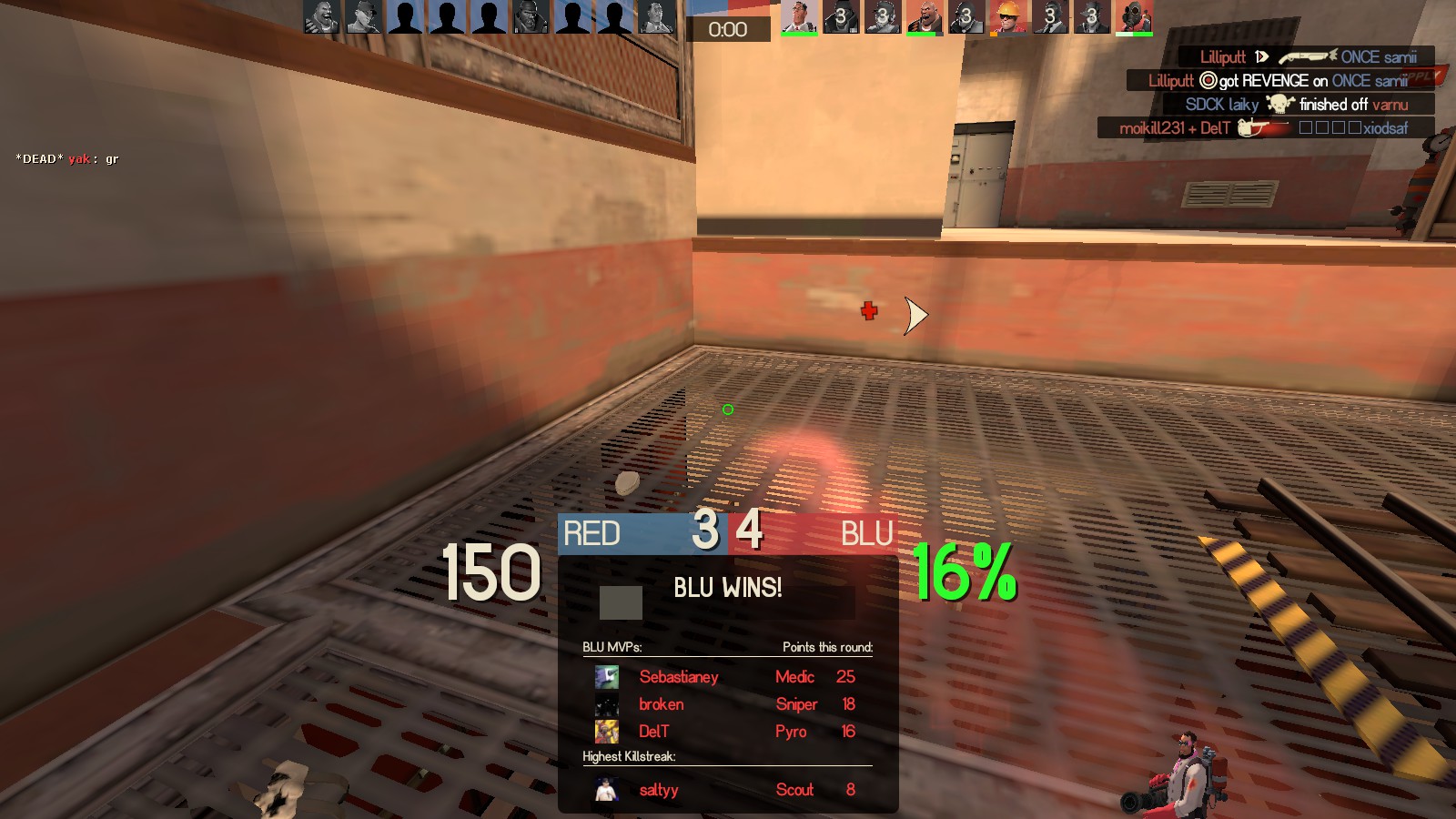Select saltyy's highest killstreak row
Viewport: 1456px width, 819px height.
(x=726, y=790)
